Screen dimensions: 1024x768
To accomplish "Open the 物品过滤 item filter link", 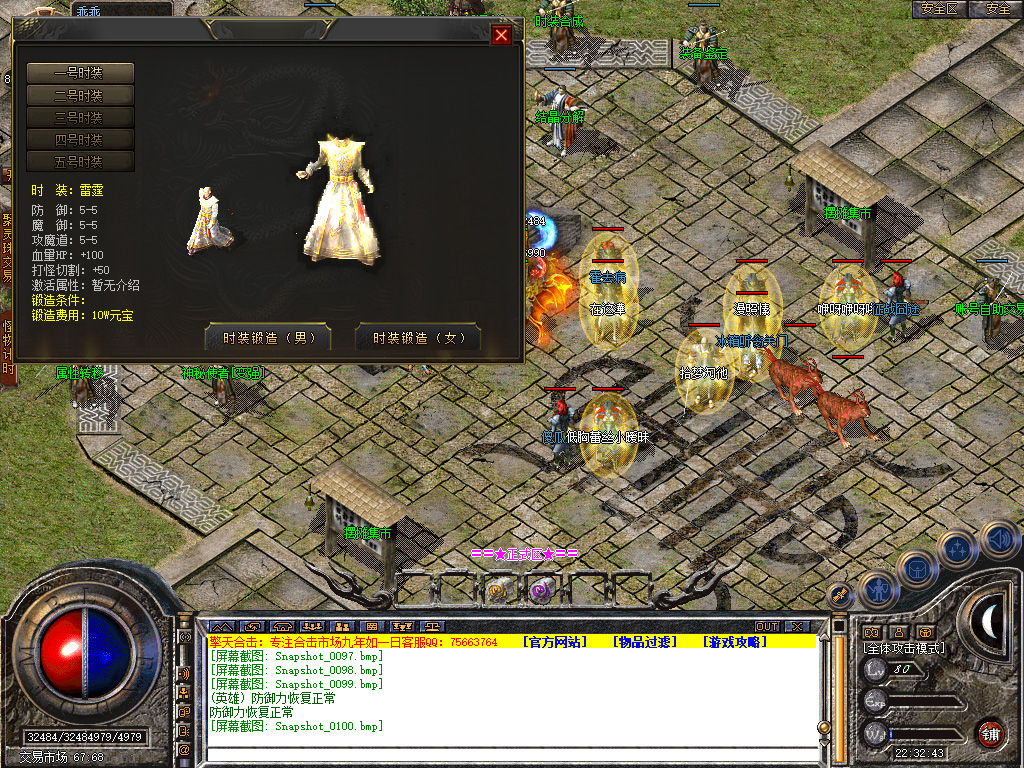I will 646,642.
